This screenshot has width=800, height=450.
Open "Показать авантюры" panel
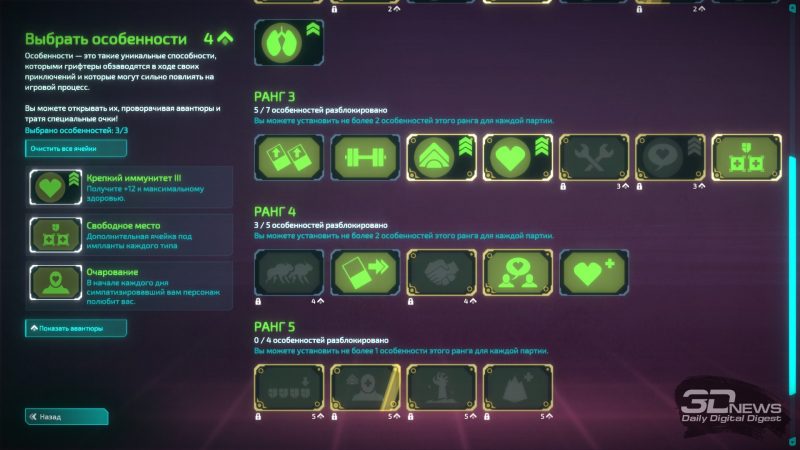(x=76, y=328)
